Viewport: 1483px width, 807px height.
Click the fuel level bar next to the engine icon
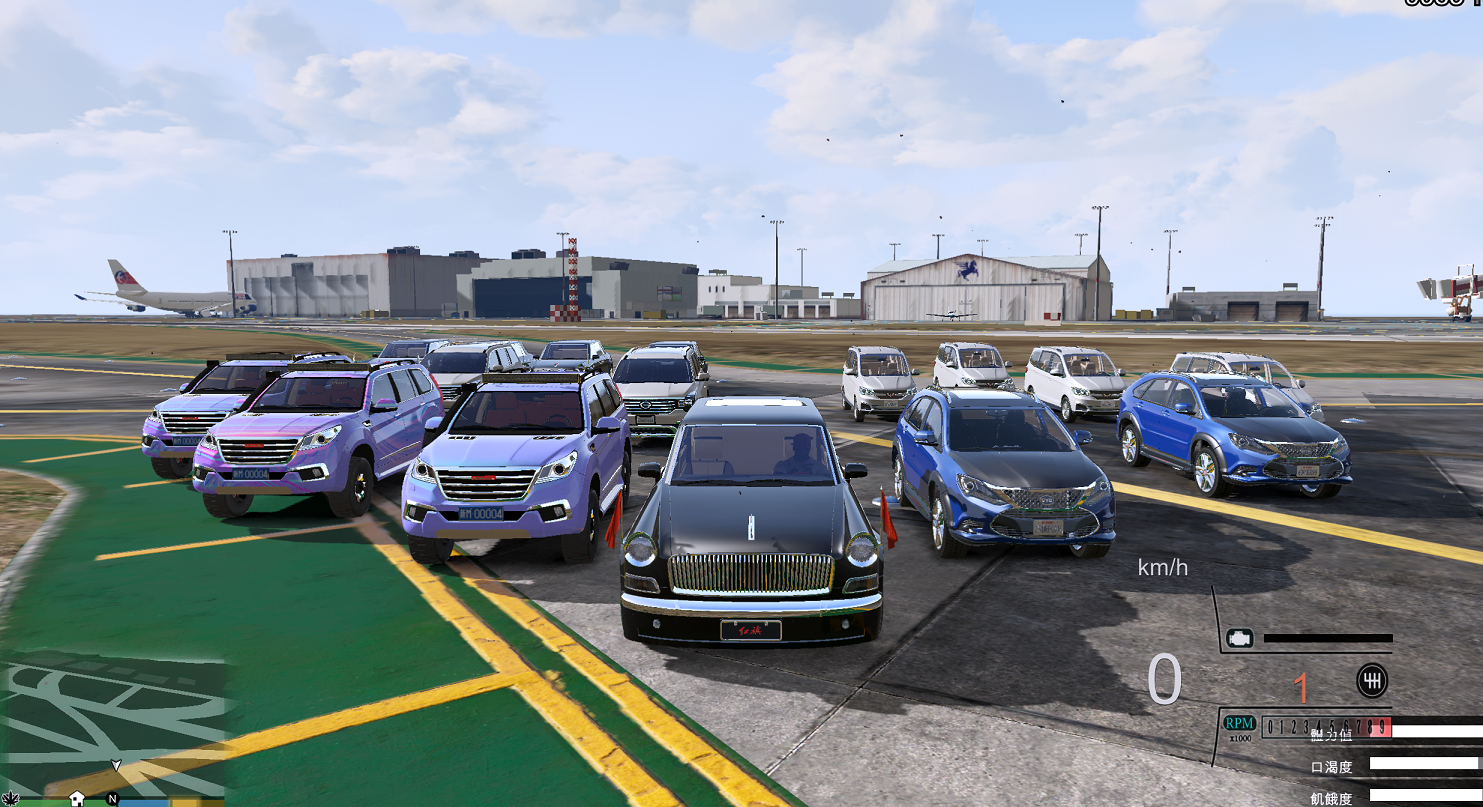pyautogui.click(x=1328, y=638)
